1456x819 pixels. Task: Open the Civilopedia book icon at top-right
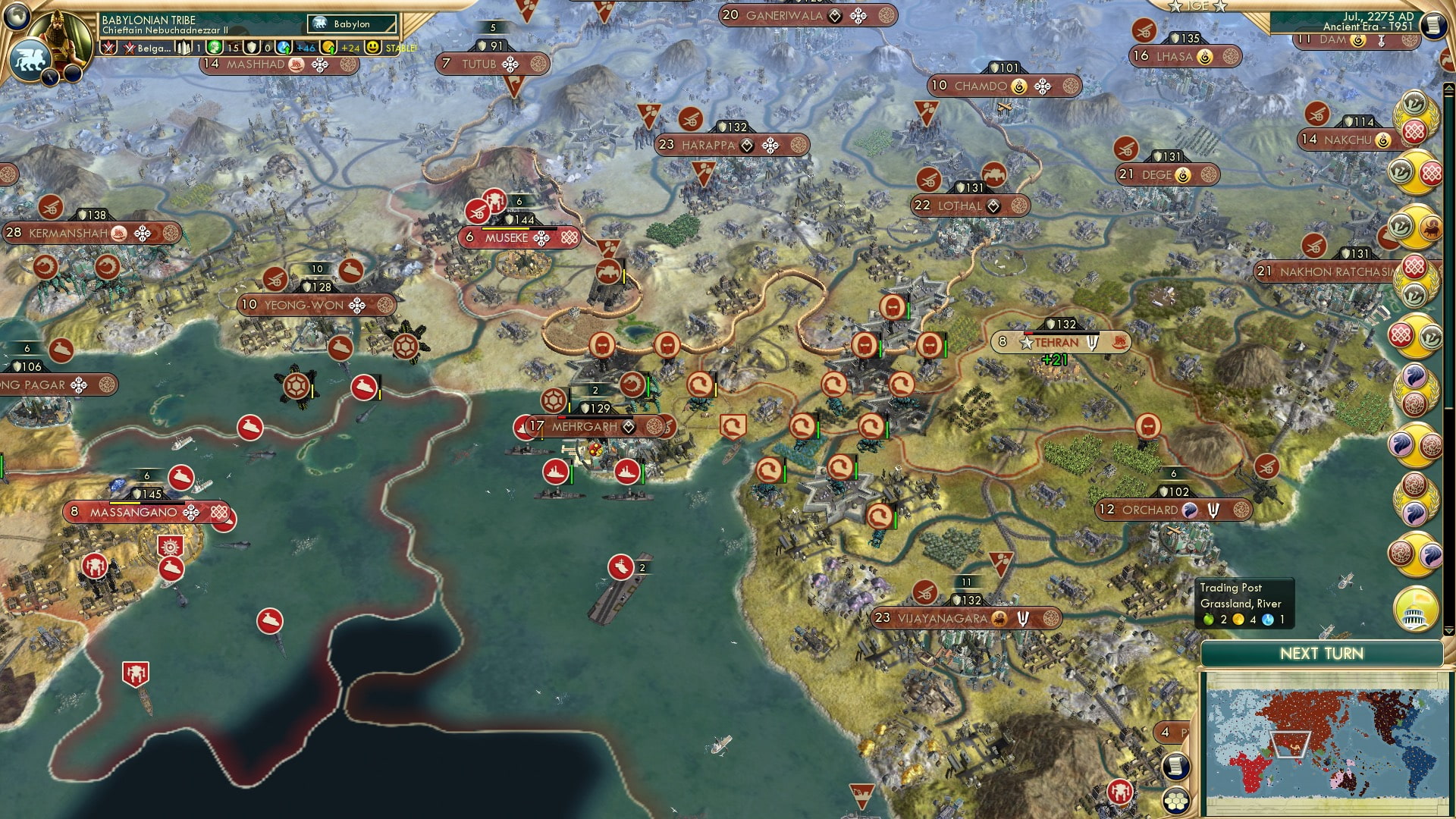point(1432,24)
